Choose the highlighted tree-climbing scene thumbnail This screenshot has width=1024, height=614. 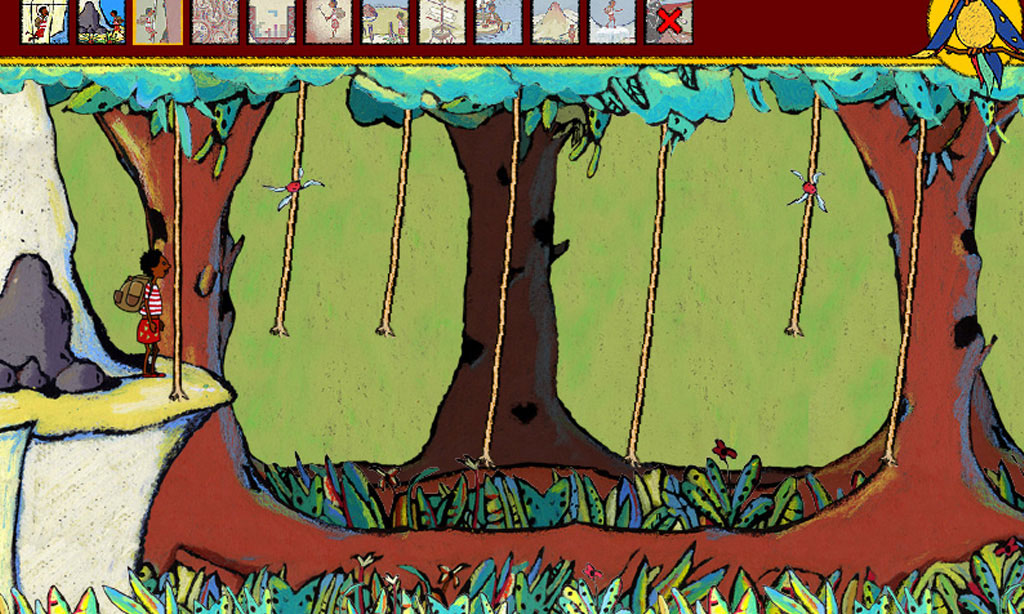click(x=158, y=21)
